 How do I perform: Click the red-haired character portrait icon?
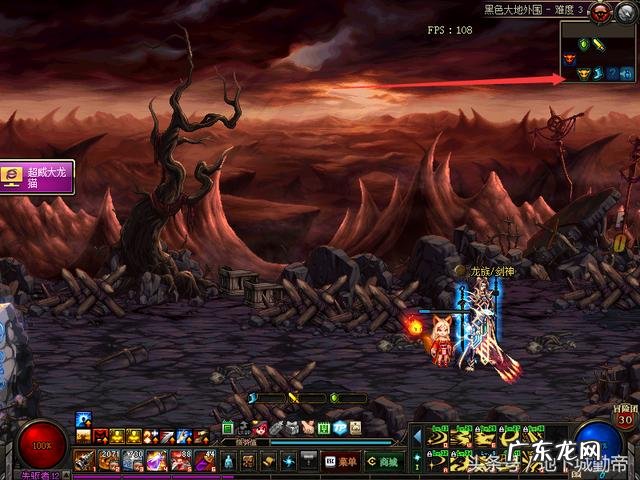point(261,428)
